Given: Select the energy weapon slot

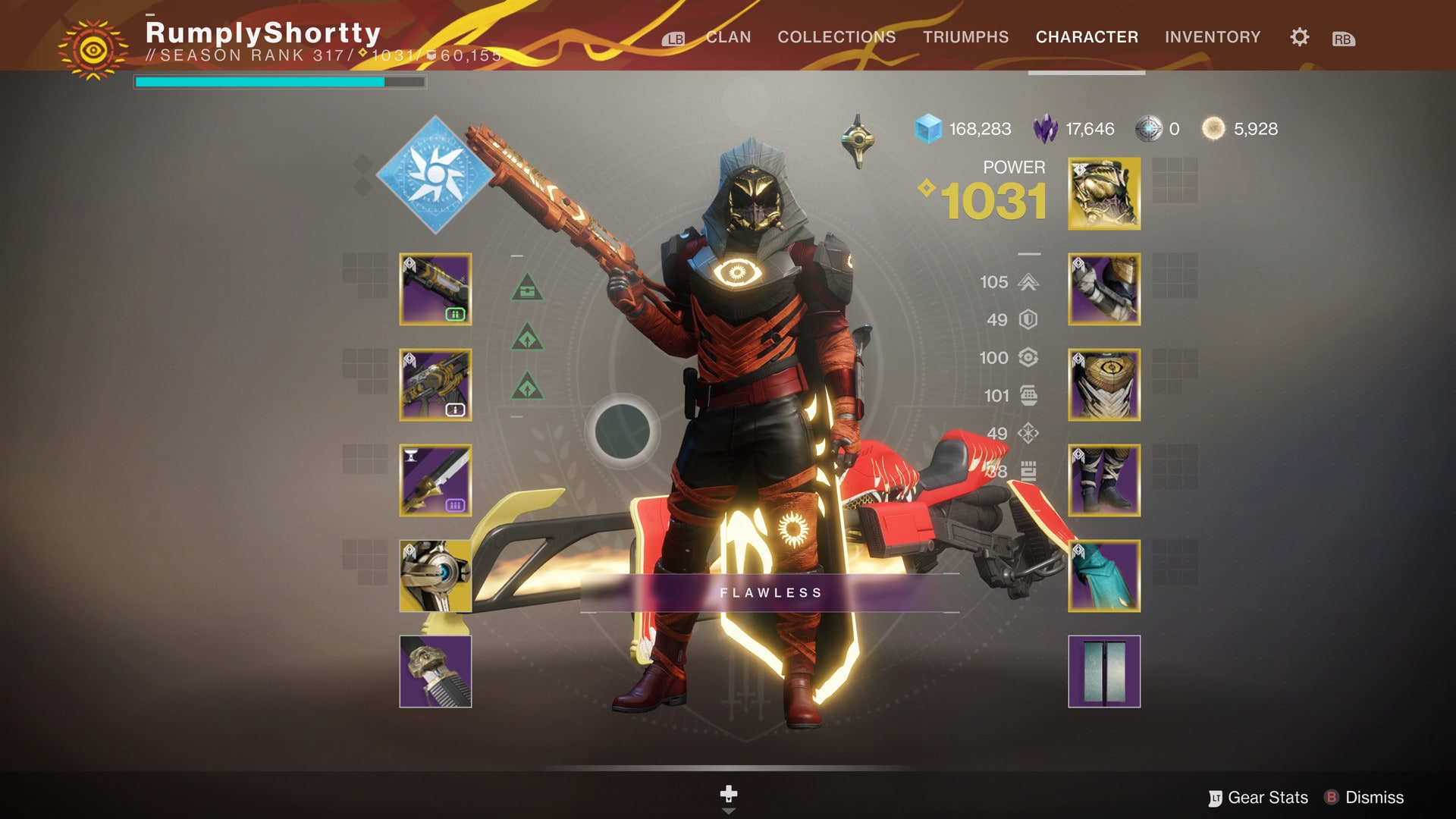Looking at the screenshot, I should (x=435, y=385).
